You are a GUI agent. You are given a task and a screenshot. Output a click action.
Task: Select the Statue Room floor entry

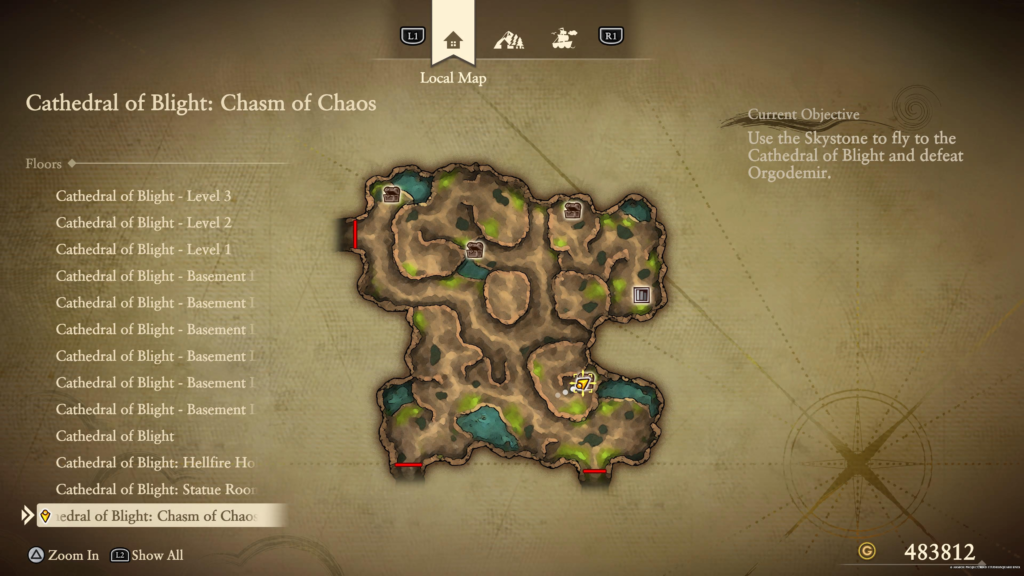pyautogui.click(x=155, y=490)
